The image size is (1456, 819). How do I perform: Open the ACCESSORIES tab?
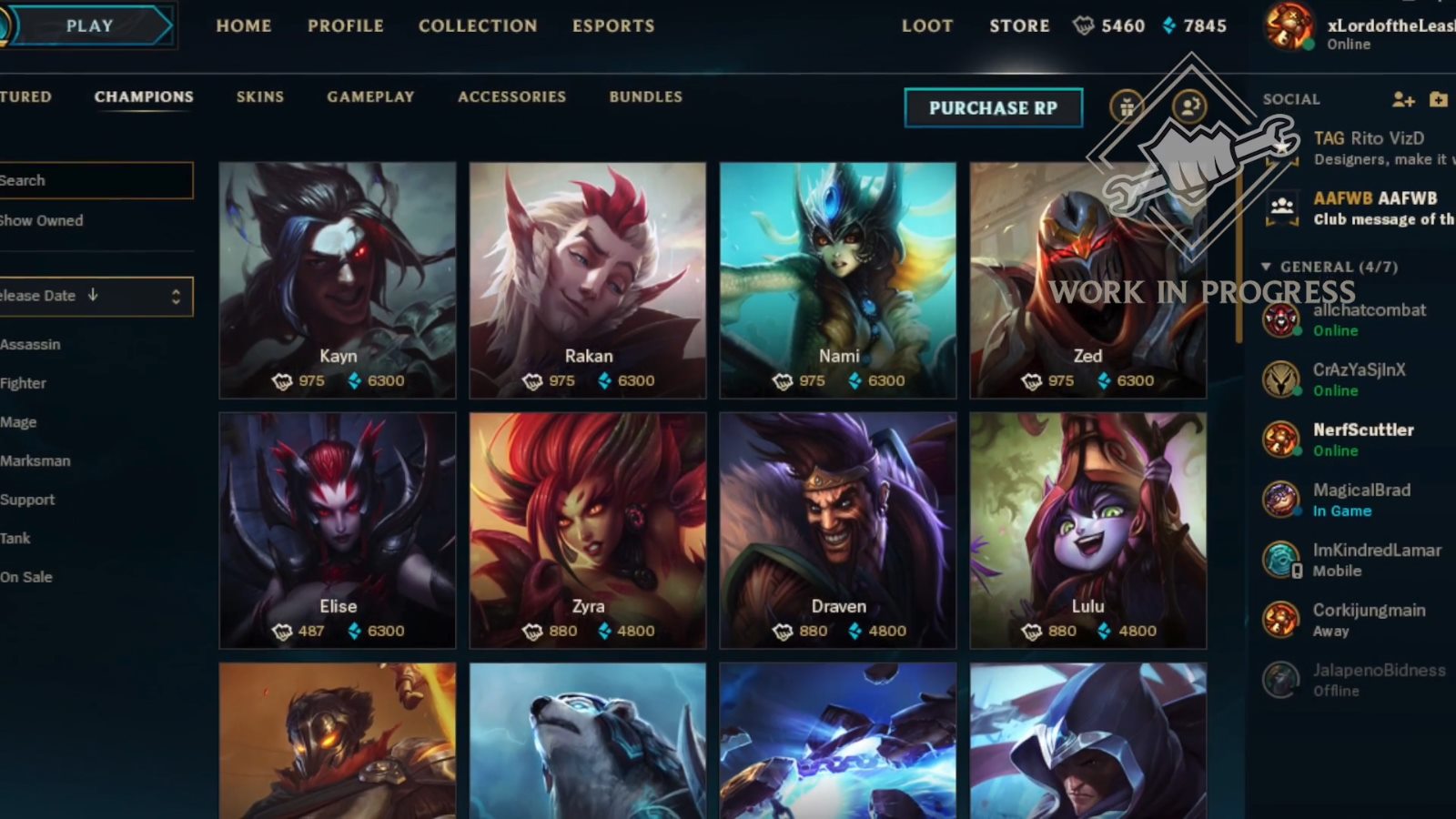pyautogui.click(x=511, y=96)
